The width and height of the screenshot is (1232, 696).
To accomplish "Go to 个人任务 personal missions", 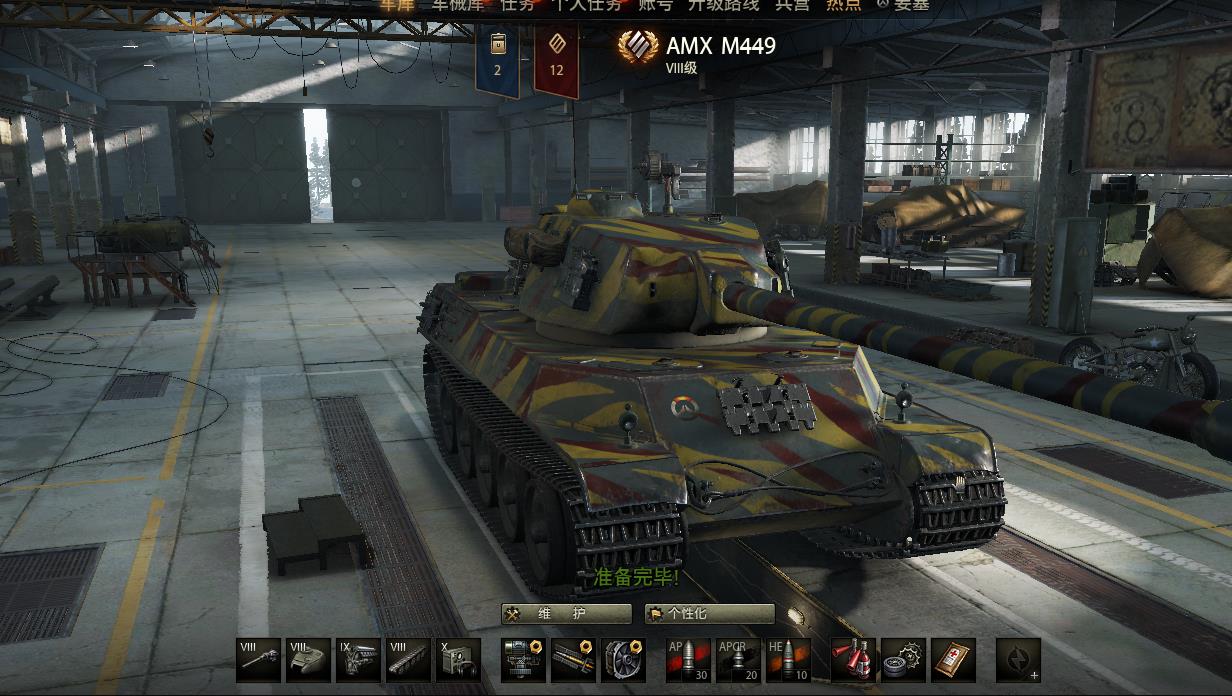I will (x=587, y=5).
